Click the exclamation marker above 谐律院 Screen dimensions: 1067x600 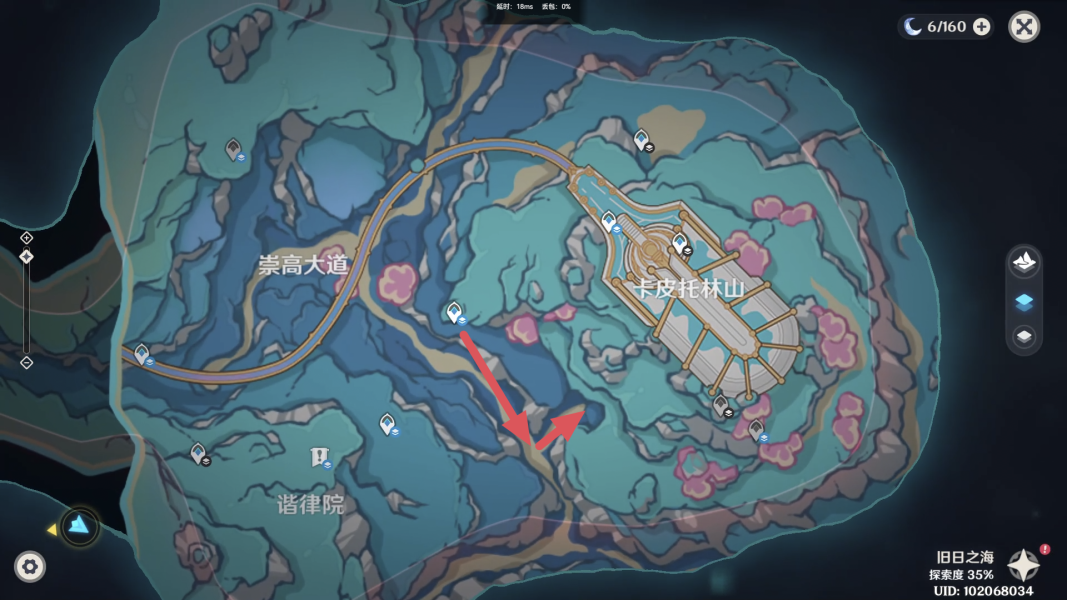(x=318, y=457)
